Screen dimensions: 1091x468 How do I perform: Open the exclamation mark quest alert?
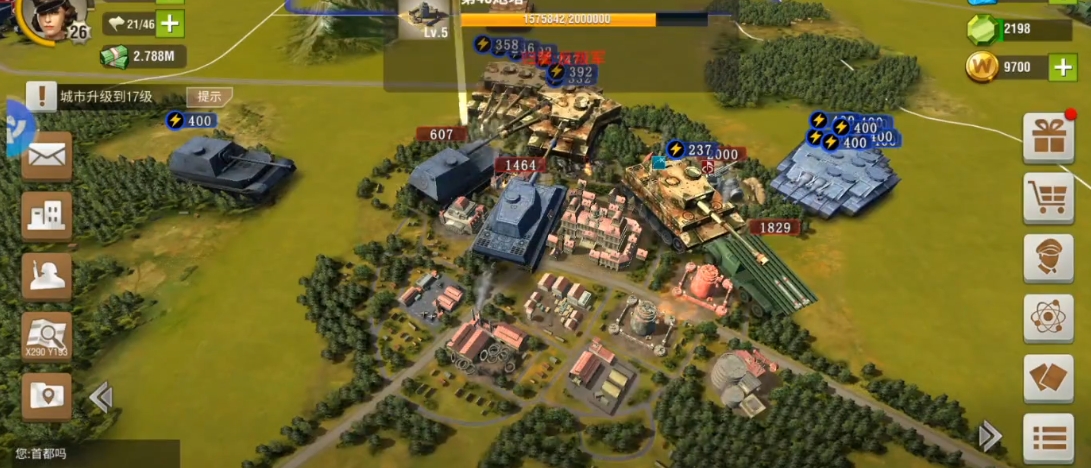41,96
